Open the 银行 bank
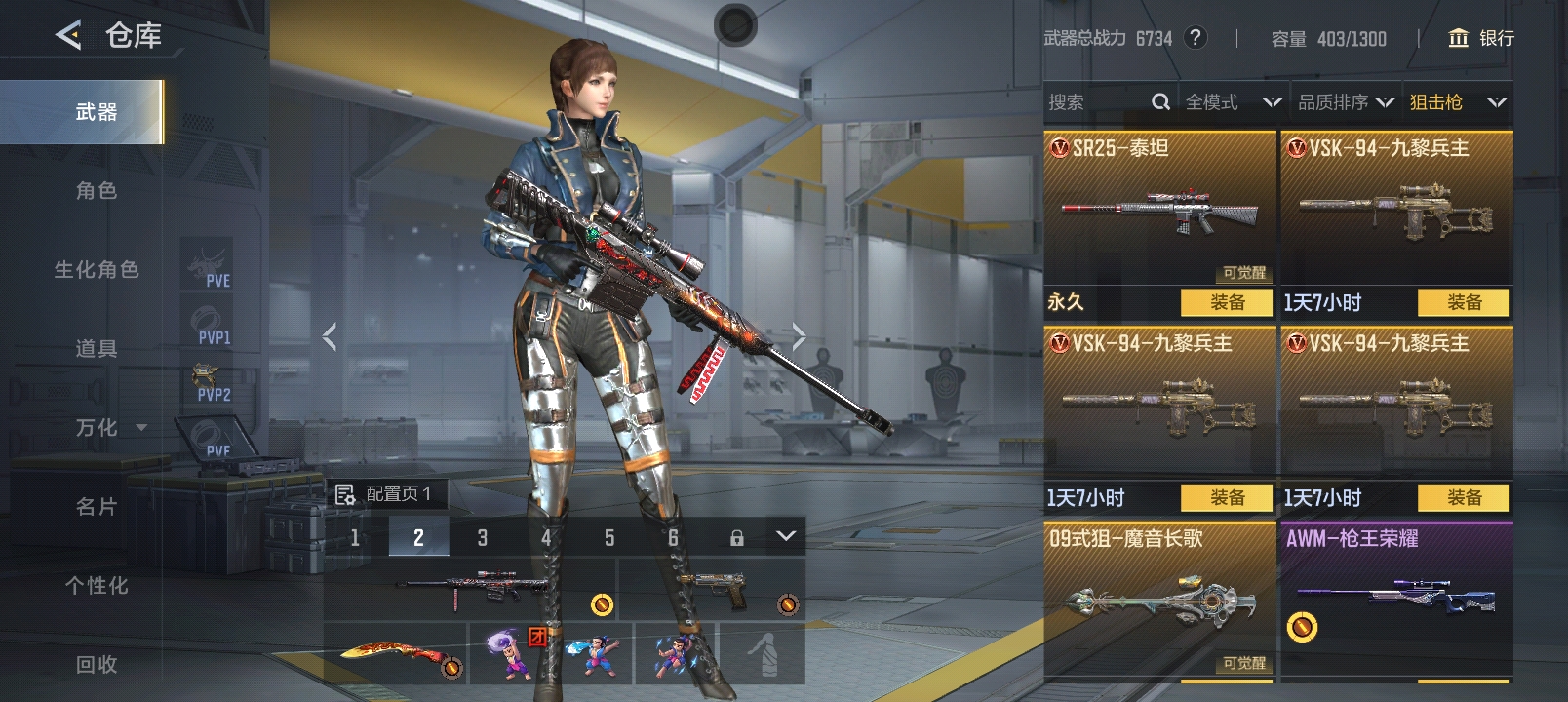 (x=1481, y=38)
